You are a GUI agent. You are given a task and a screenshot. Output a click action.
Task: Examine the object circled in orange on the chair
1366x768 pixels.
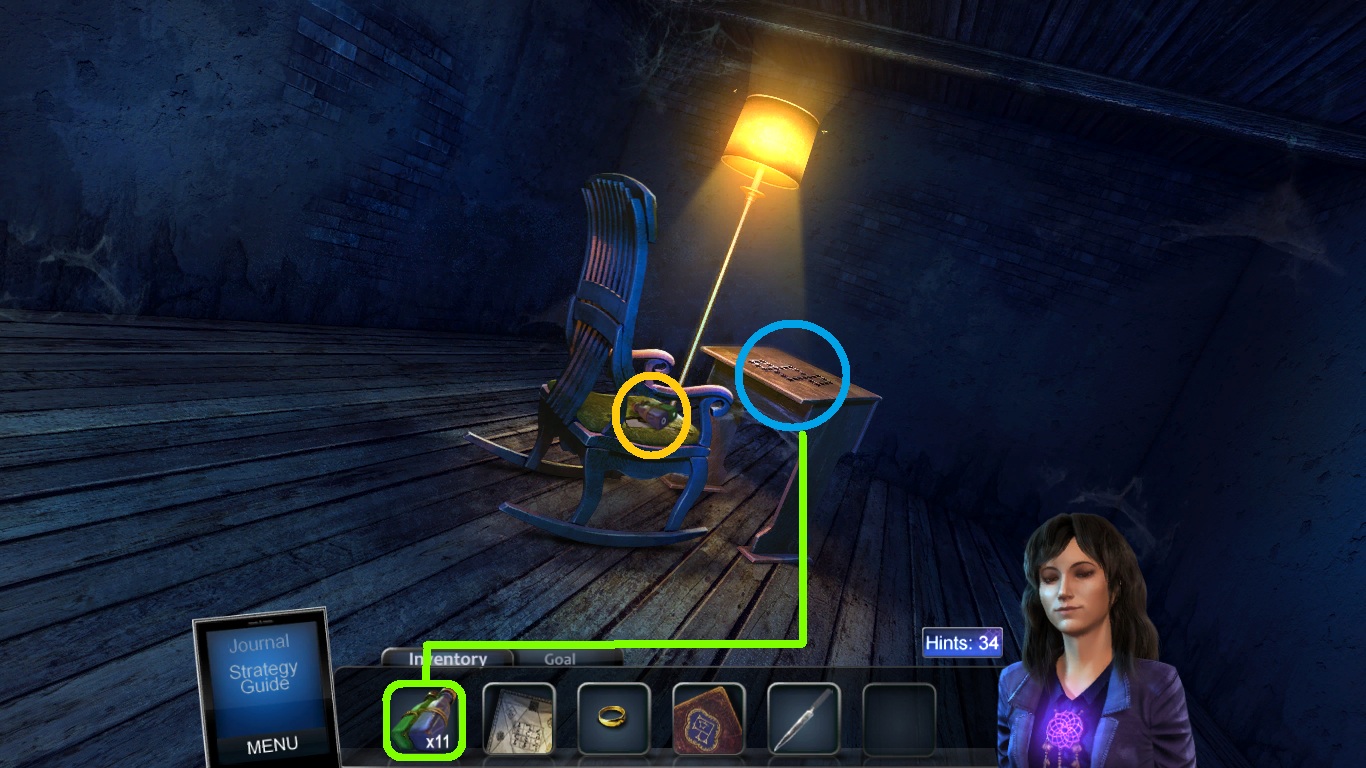[x=651, y=413]
